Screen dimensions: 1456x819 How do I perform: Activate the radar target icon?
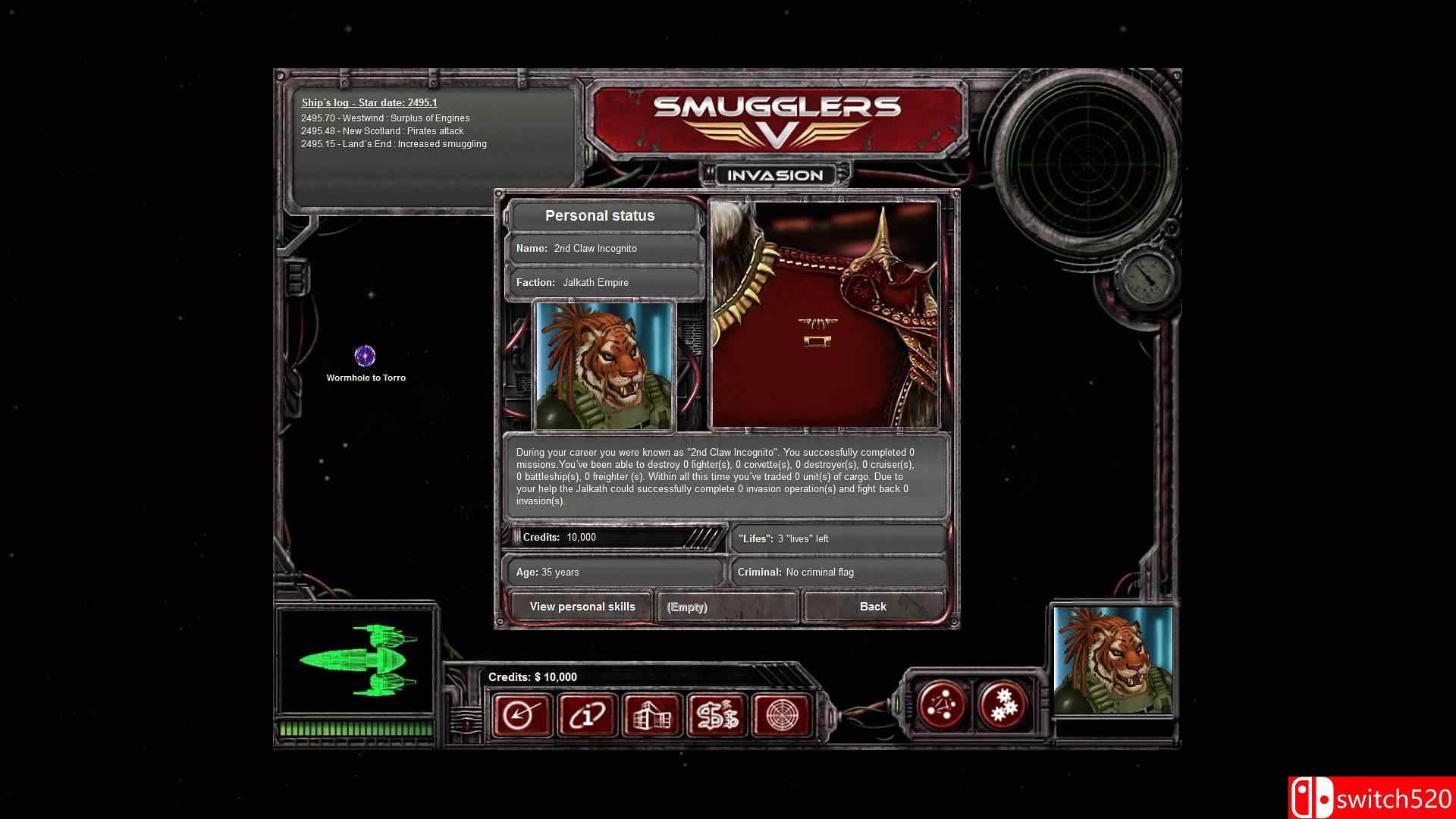tap(781, 714)
